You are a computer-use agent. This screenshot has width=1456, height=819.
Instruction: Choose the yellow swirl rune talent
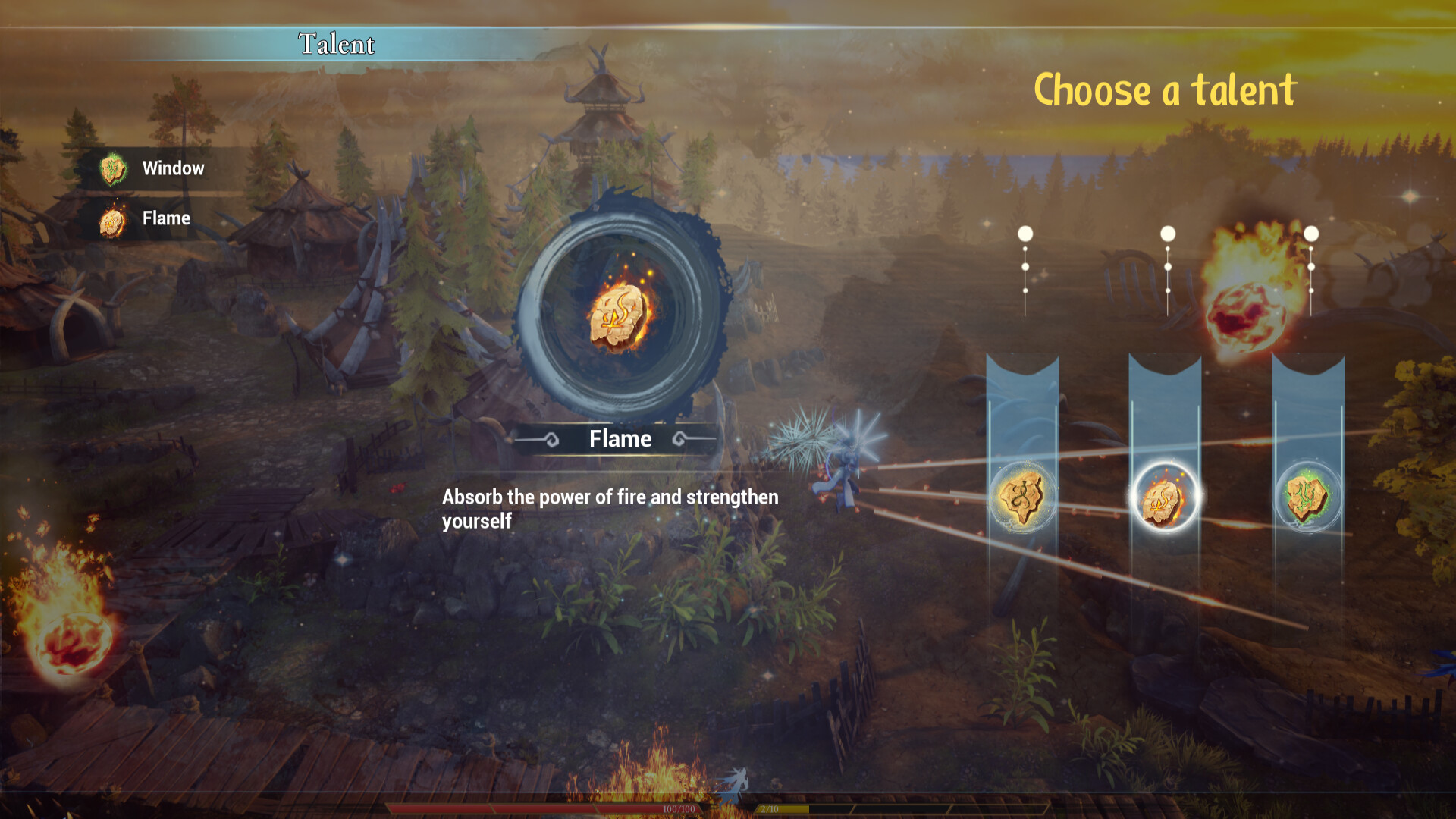[1021, 497]
